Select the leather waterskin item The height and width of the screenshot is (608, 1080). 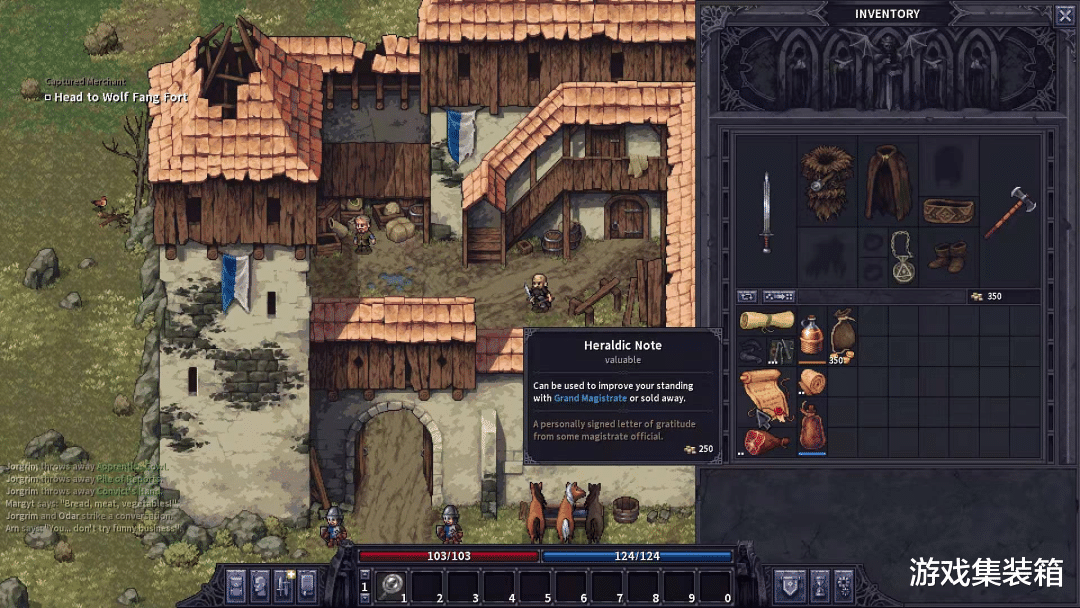coord(812,427)
